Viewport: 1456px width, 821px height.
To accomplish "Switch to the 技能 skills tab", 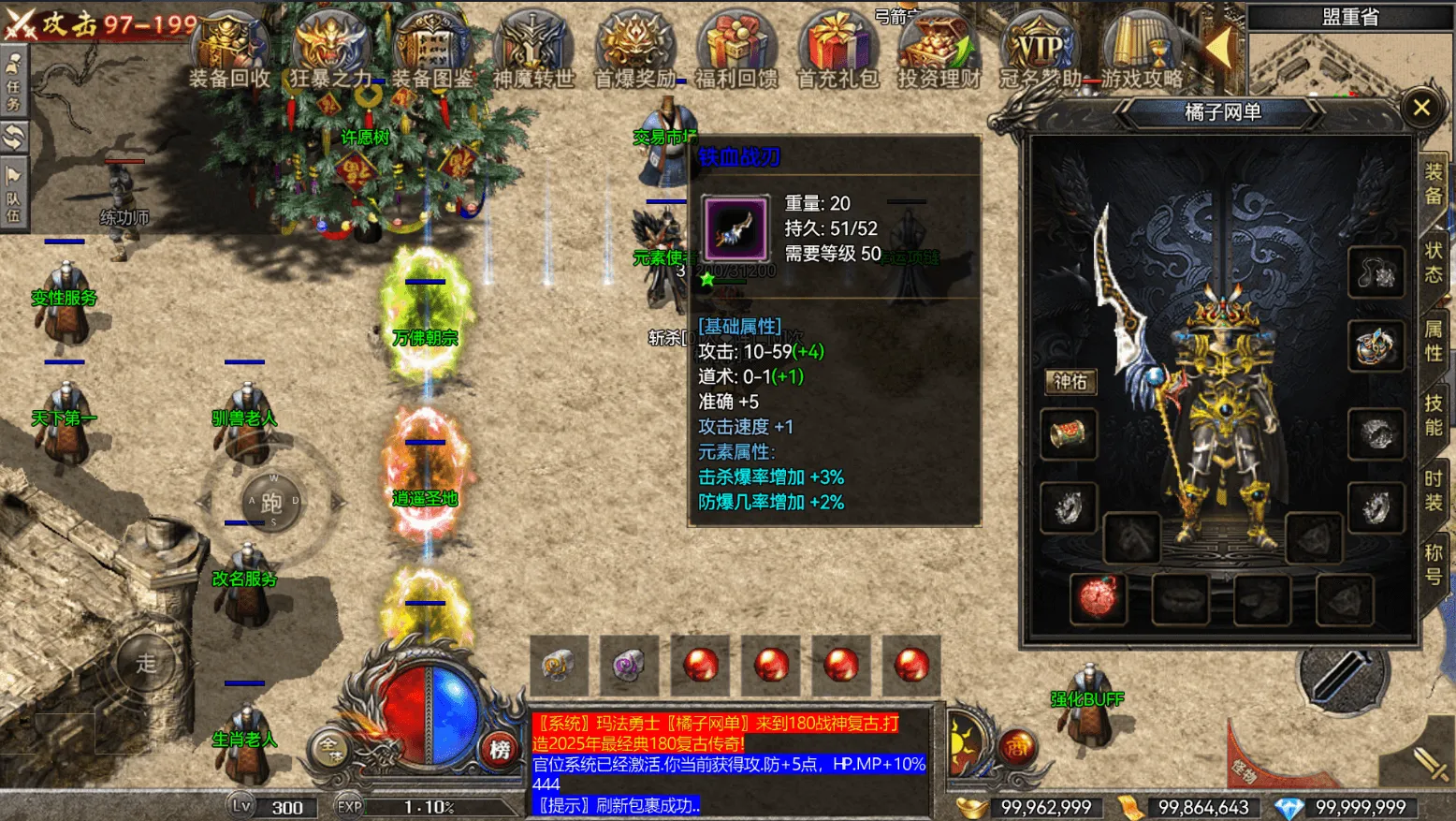I will point(1434,415).
